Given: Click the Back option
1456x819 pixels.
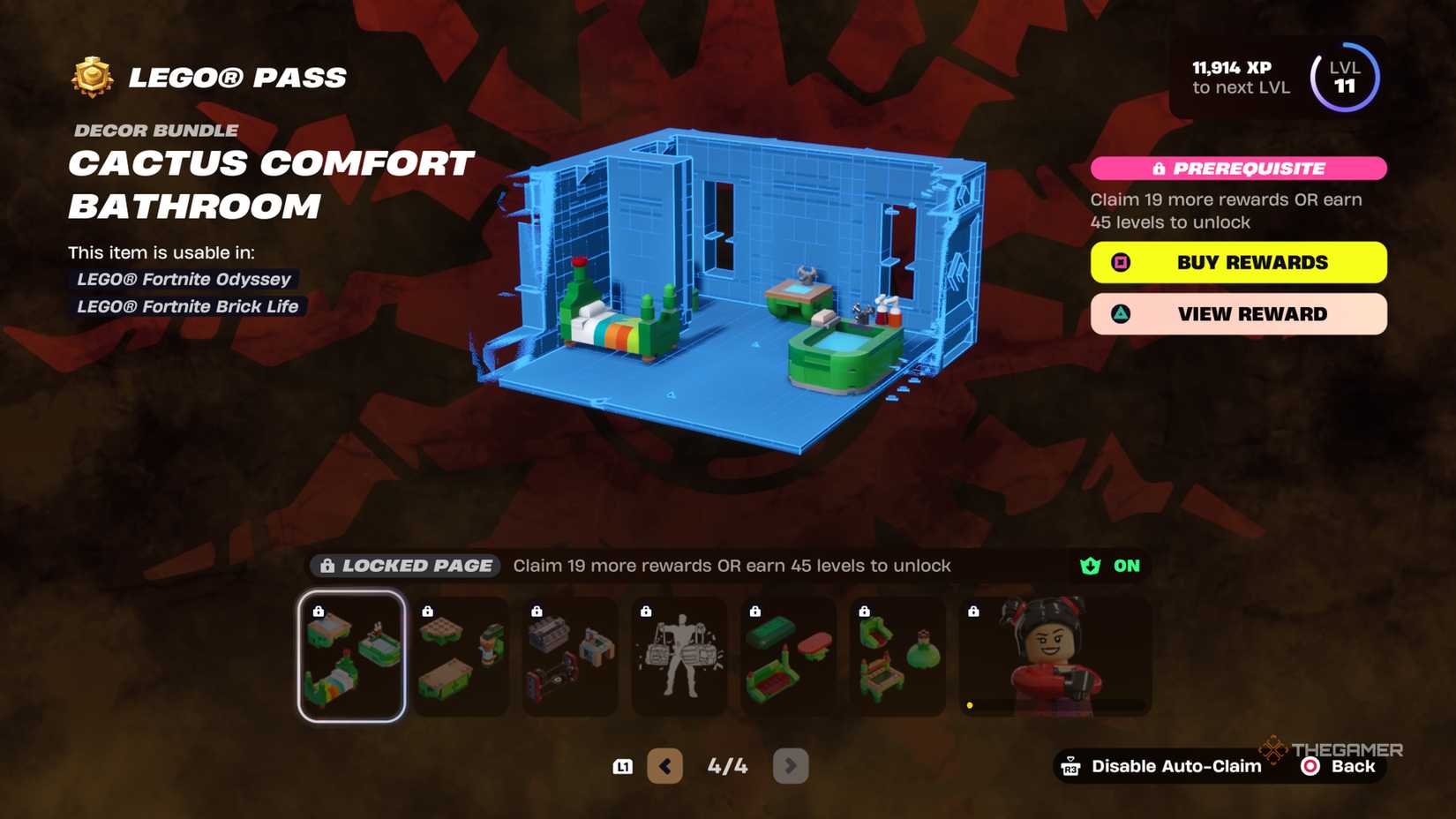Looking at the screenshot, I should pyautogui.click(x=1352, y=766).
